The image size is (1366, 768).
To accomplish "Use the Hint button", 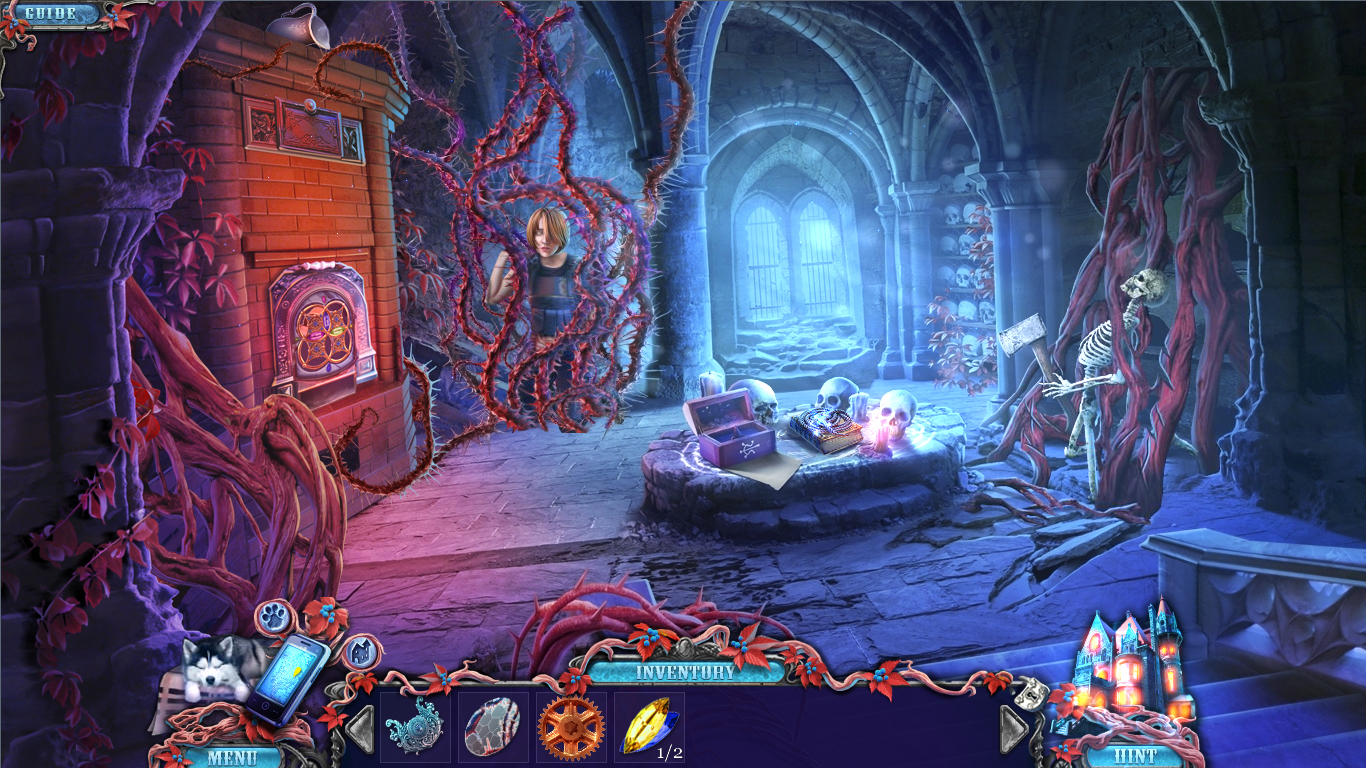I will [1137, 755].
